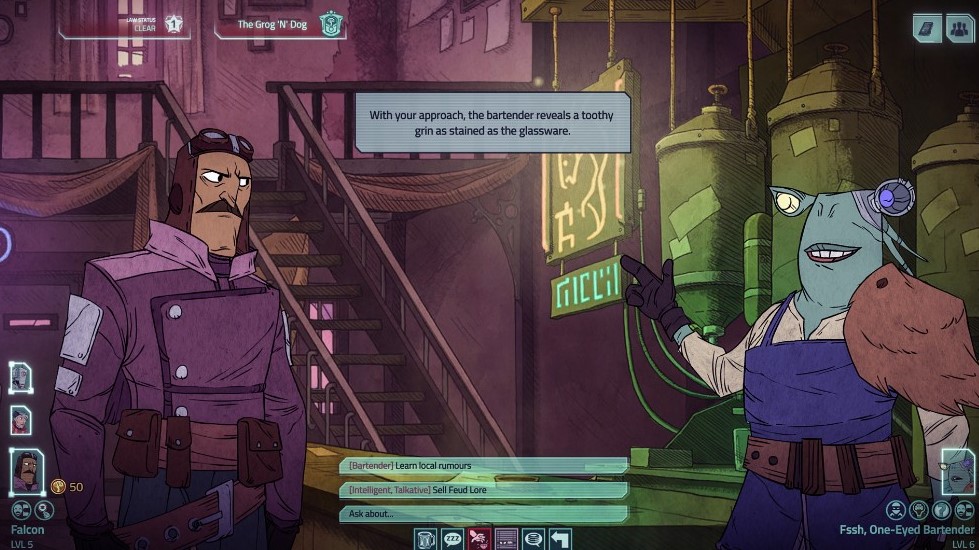
Task: Open Falcon's theatre masks traits icon
Action: [x=17, y=510]
